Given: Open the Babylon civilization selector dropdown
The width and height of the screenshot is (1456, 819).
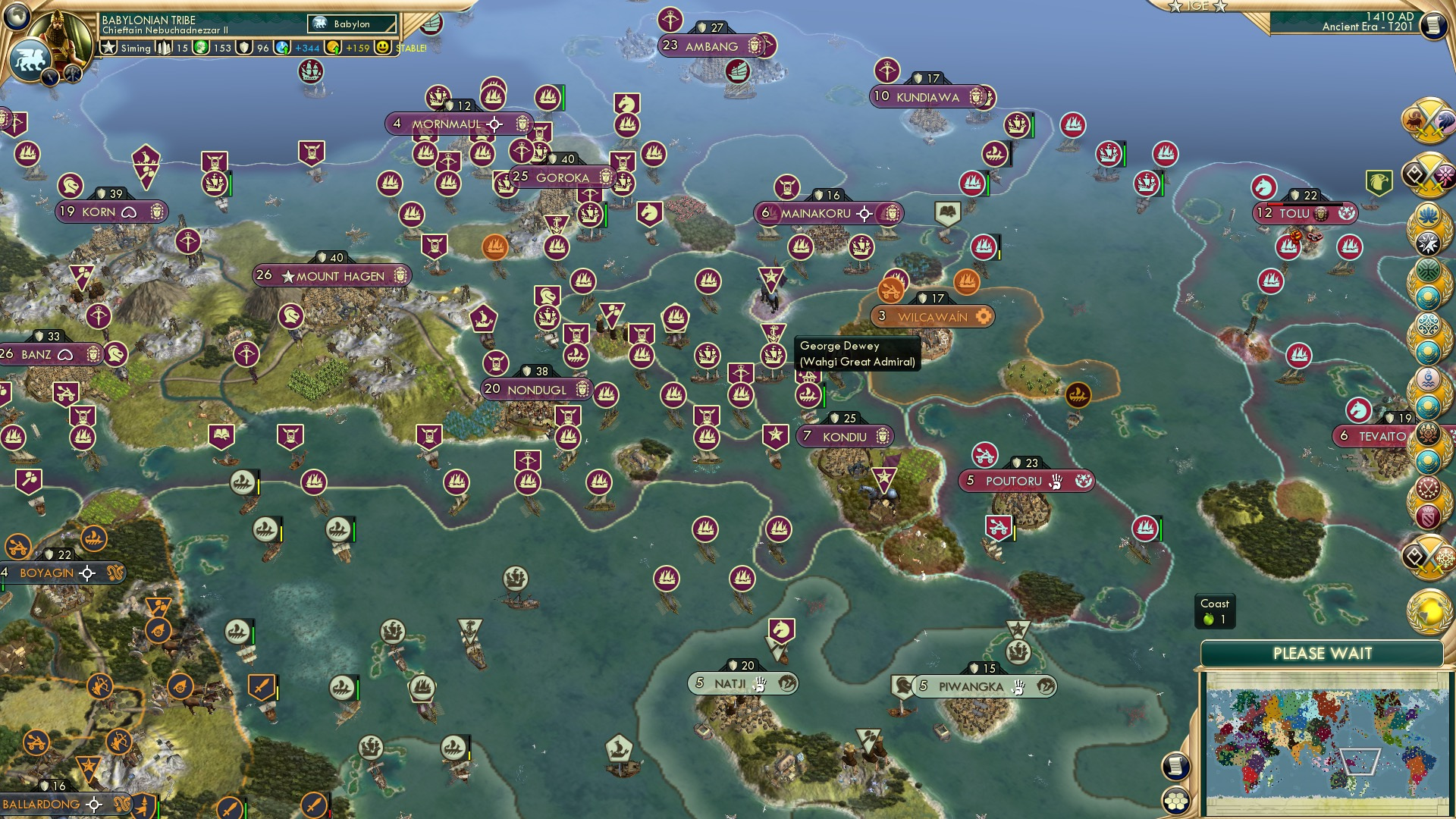Looking at the screenshot, I should pyautogui.click(x=353, y=24).
